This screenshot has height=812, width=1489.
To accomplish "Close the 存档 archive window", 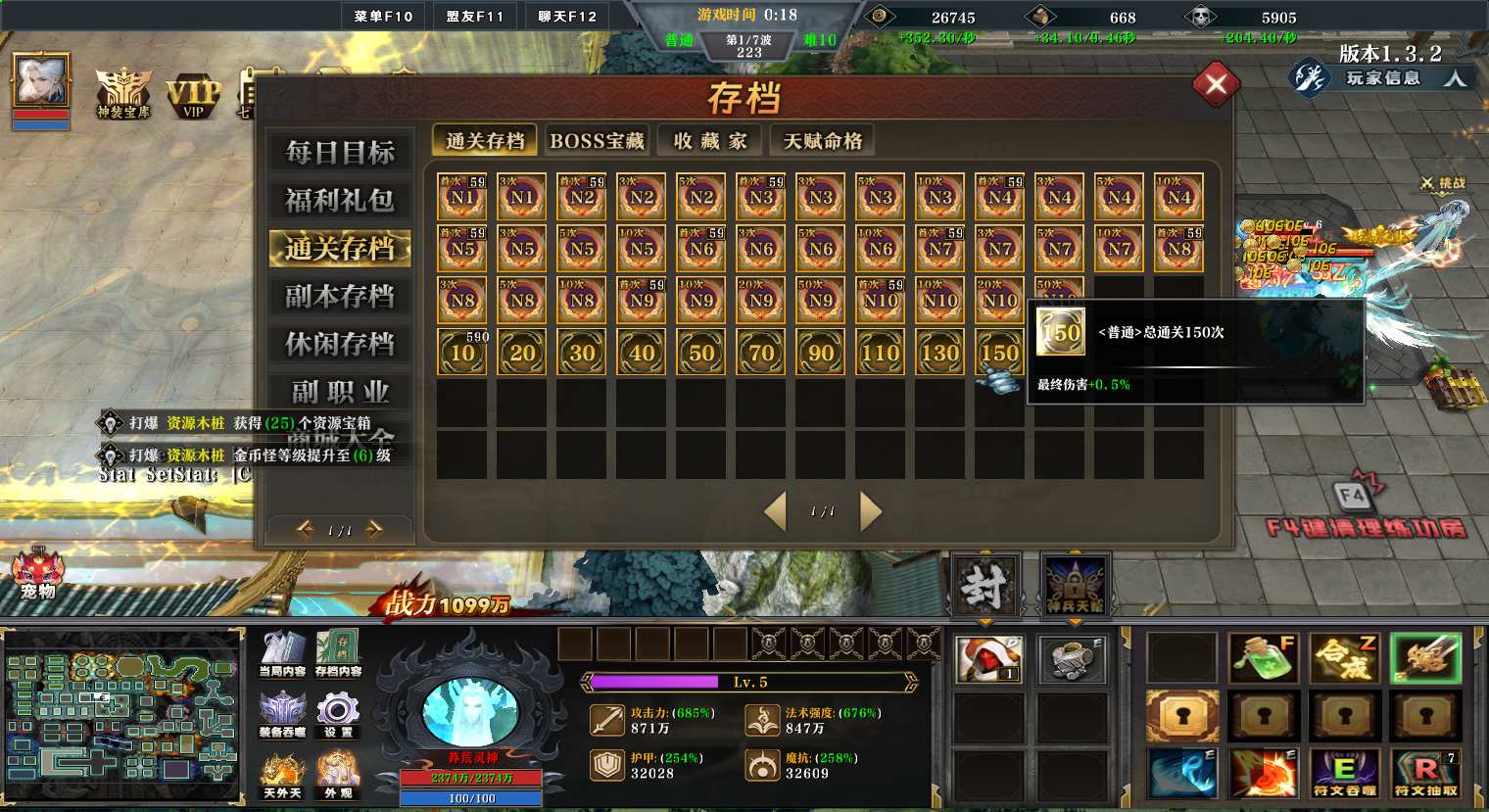I will pos(1216,85).
